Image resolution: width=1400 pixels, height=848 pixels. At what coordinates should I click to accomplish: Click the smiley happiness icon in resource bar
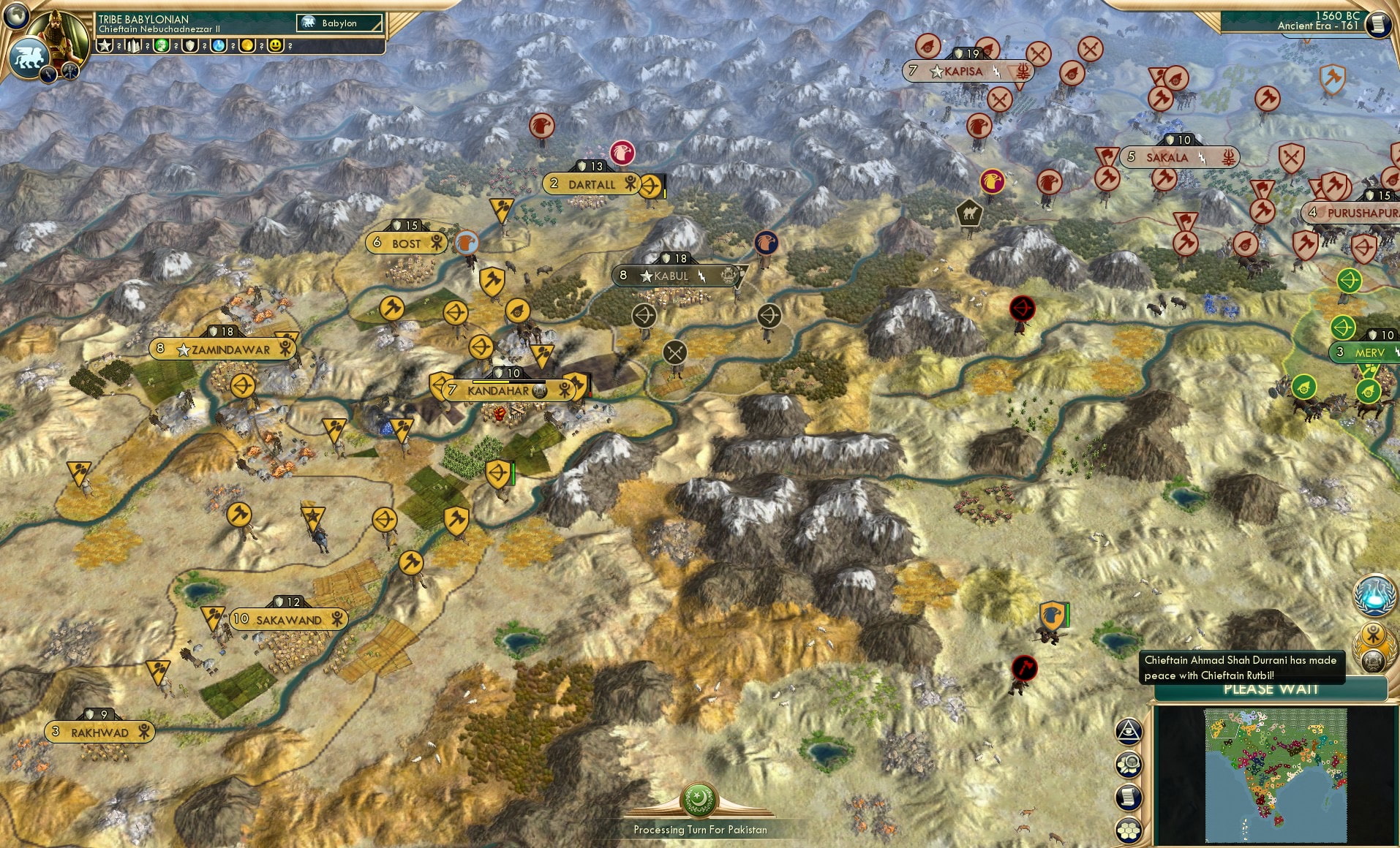coord(275,45)
